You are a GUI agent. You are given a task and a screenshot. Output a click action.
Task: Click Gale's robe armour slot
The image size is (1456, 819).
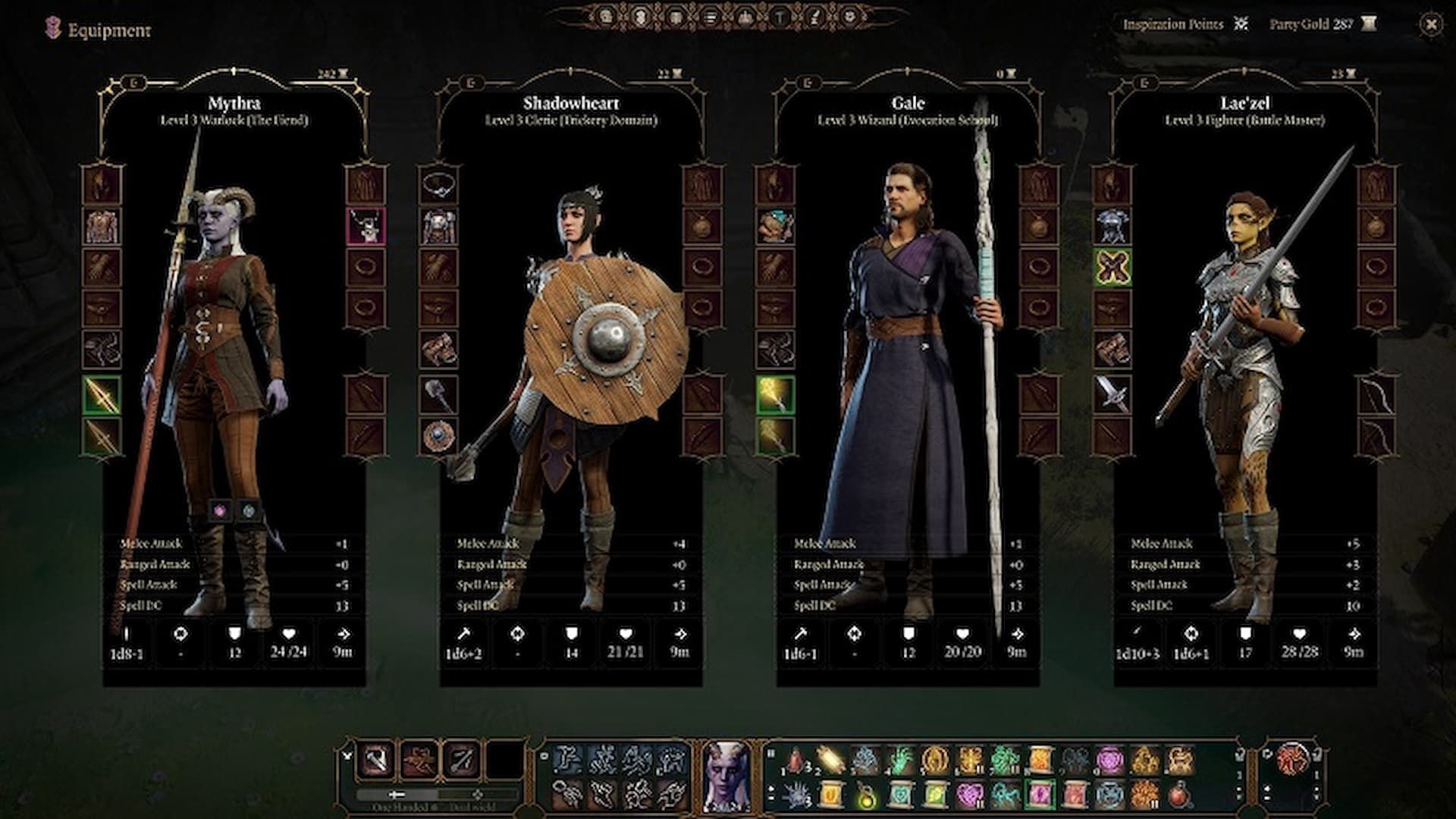point(775,226)
